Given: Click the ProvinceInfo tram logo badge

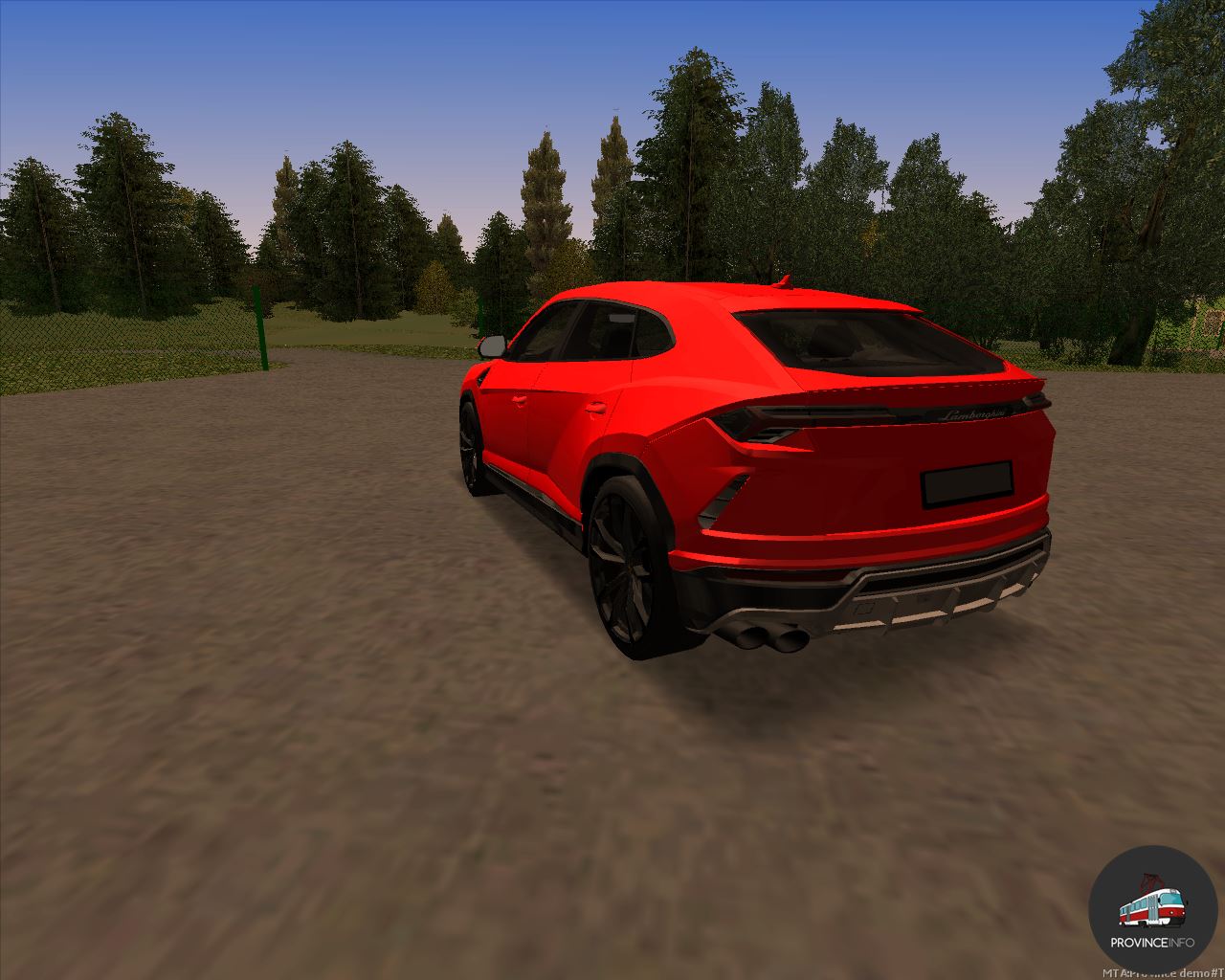Looking at the screenshot, I should tap(1151, 908).
